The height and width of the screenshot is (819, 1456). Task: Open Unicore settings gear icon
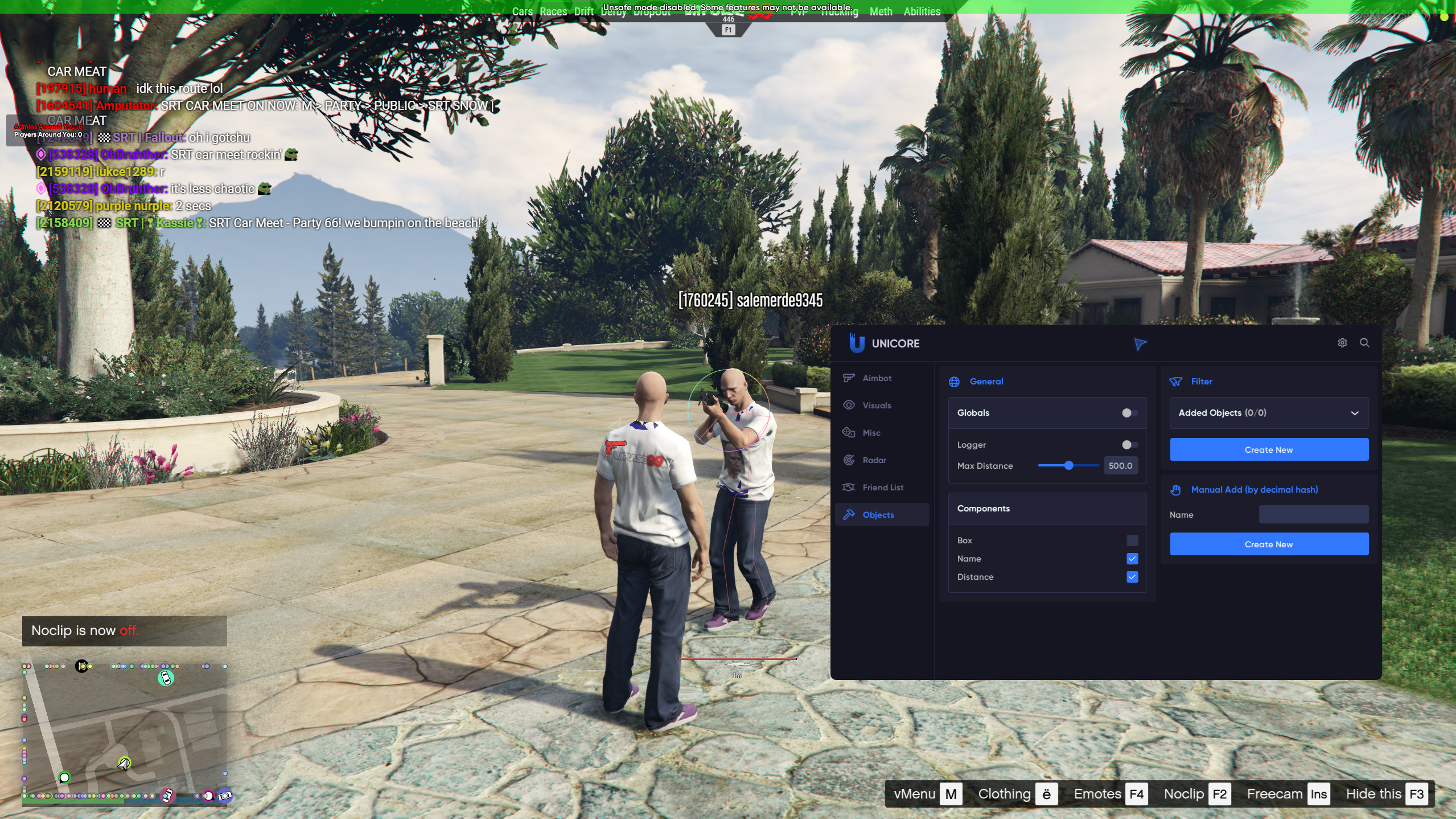(1342, 343)
